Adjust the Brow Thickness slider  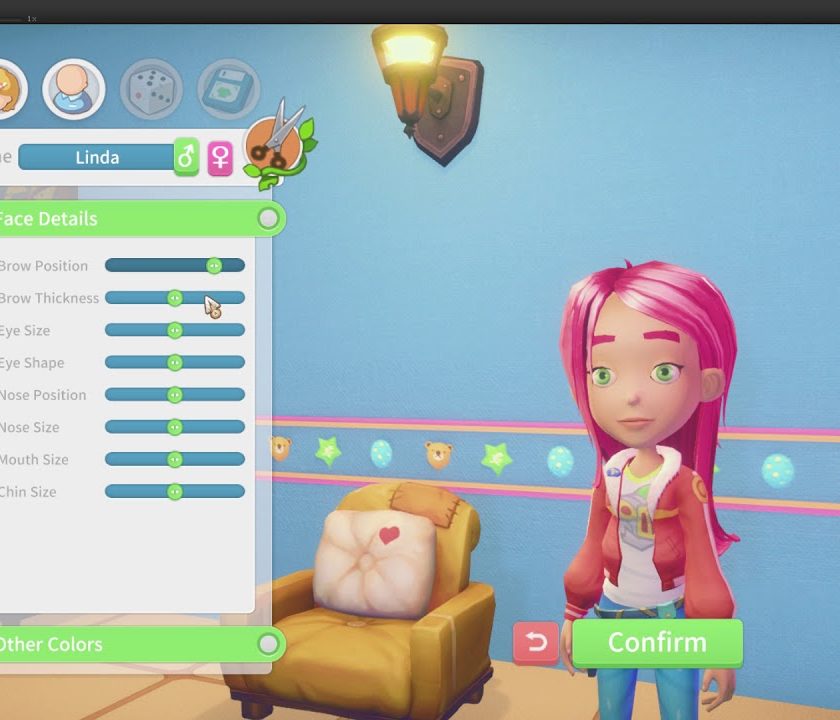[x=175, y=298]
